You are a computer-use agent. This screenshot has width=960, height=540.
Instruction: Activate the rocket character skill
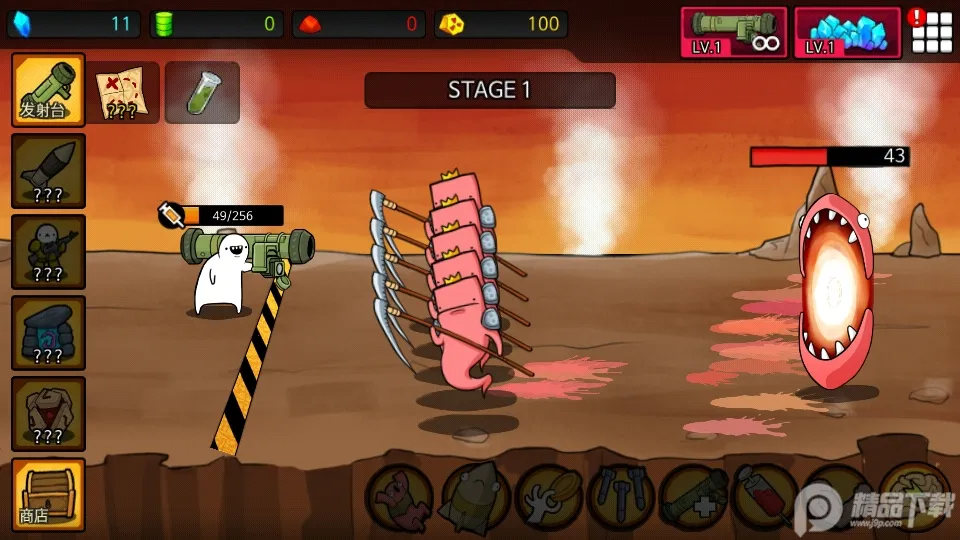pos(475,496)
